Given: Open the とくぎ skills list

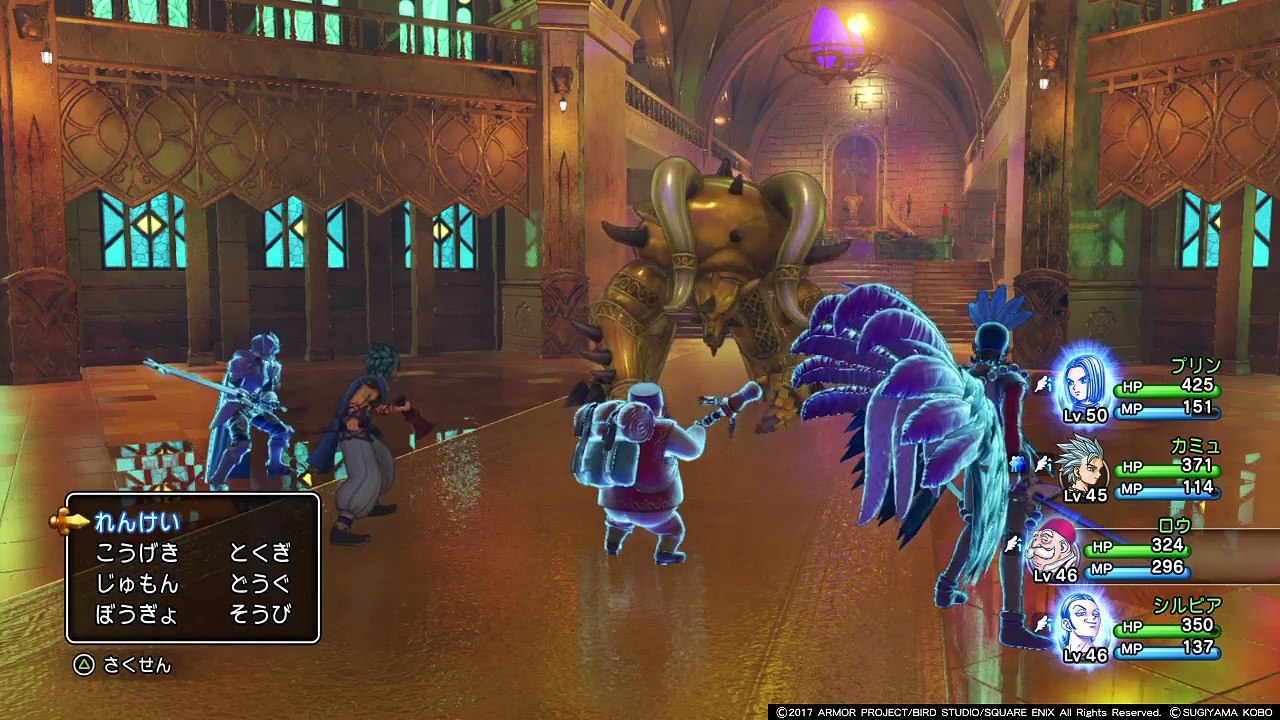Looking at the screenshot, I should 260,553.
